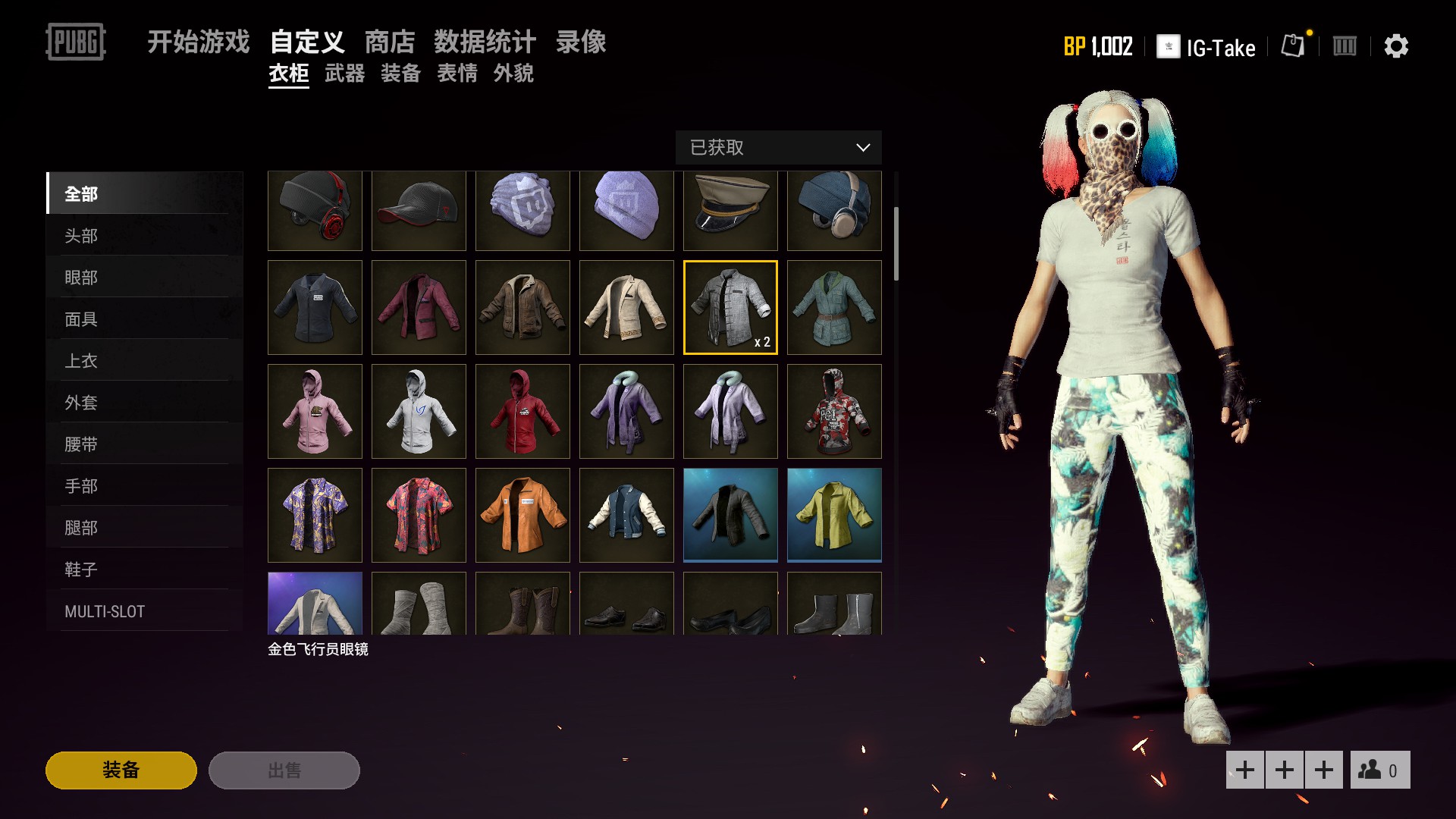This screenshot has width=1456, height=819.
Task: Click the third teammate invite plus icon
Action: pos(1323,770)
